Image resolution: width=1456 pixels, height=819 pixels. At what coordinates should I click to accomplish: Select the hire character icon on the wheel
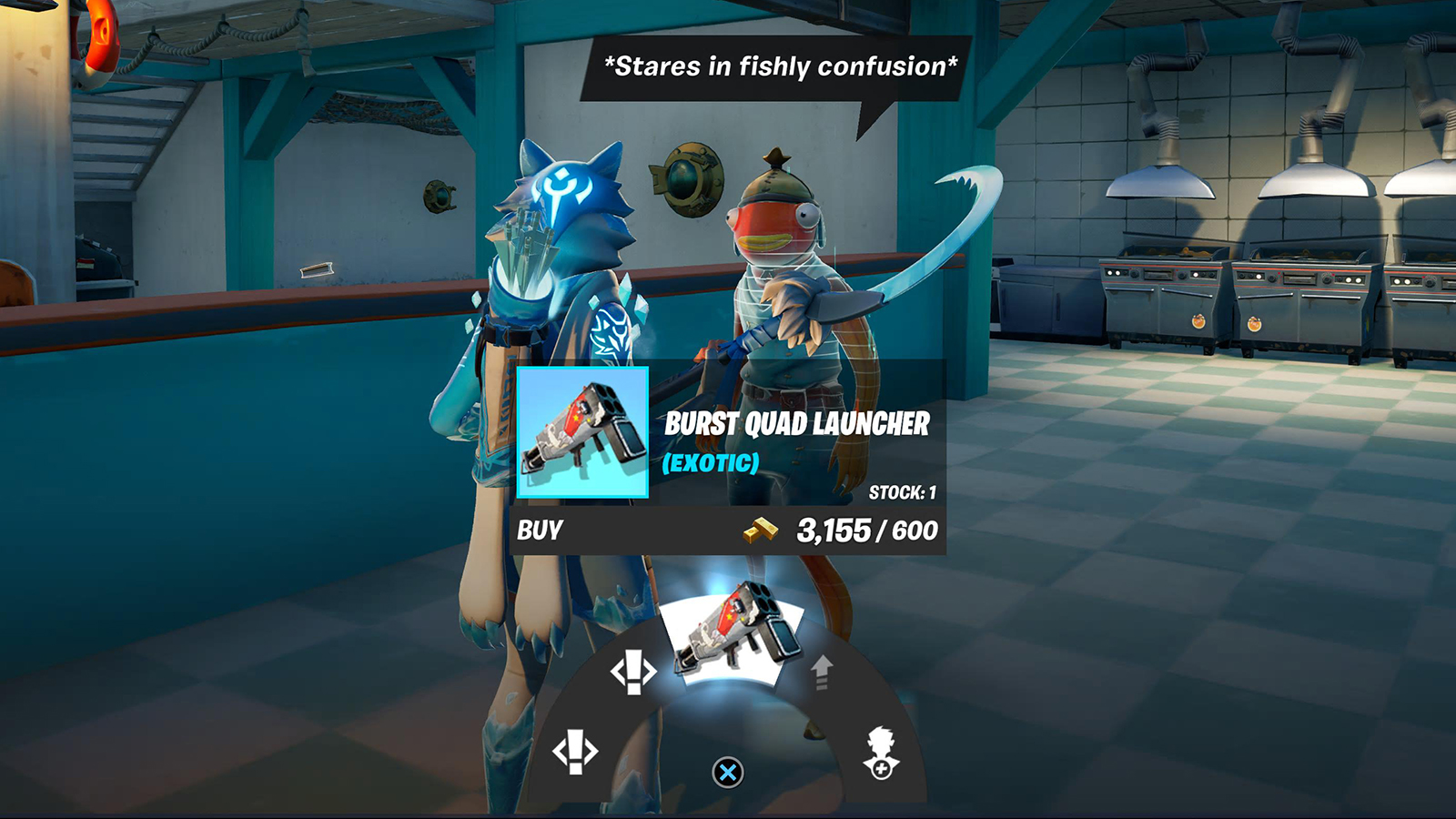point(881,753)
